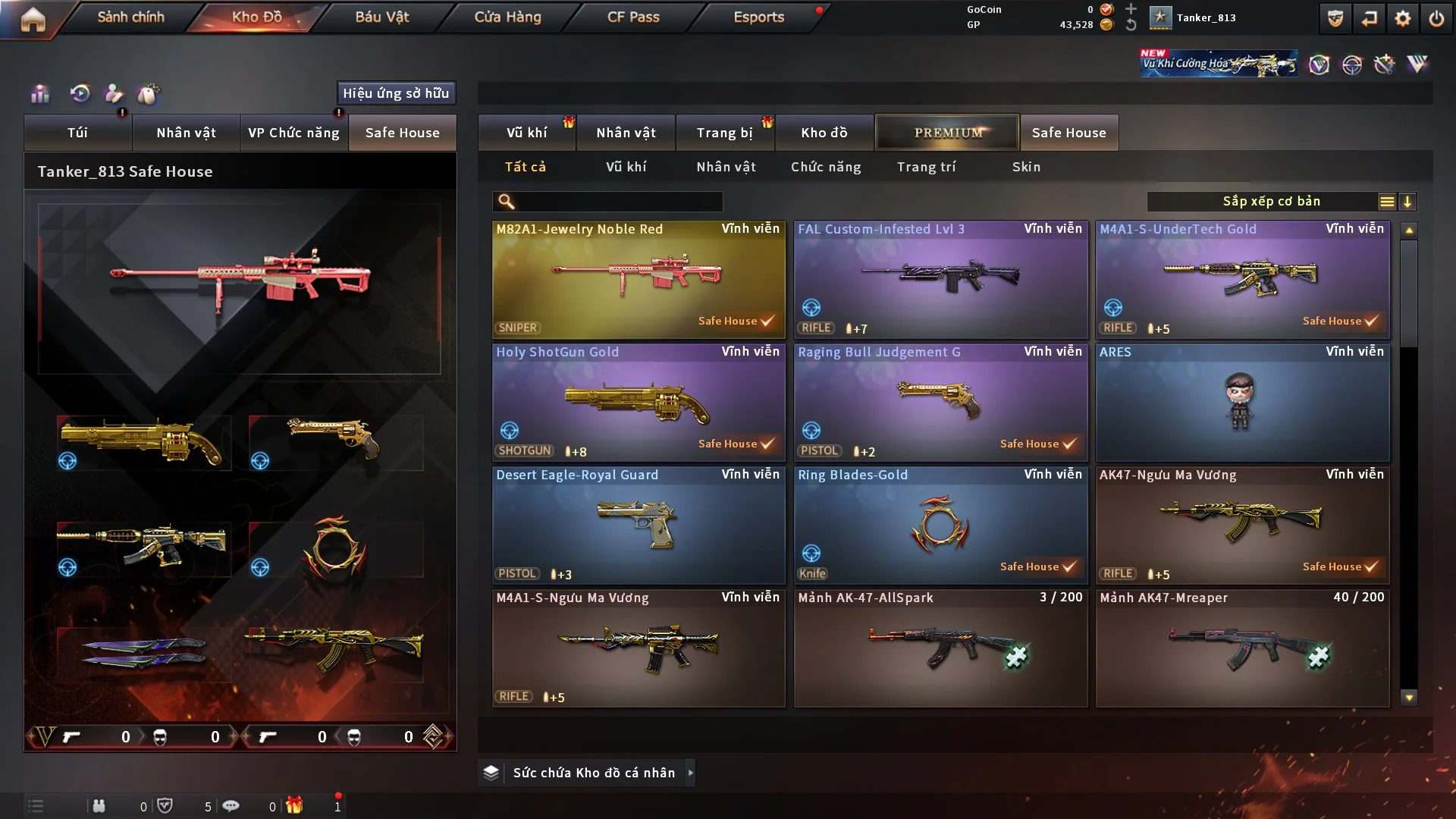The image size is (1456, 819).
Task: Switch to the Túi tab
Action: tap(77, 133)
